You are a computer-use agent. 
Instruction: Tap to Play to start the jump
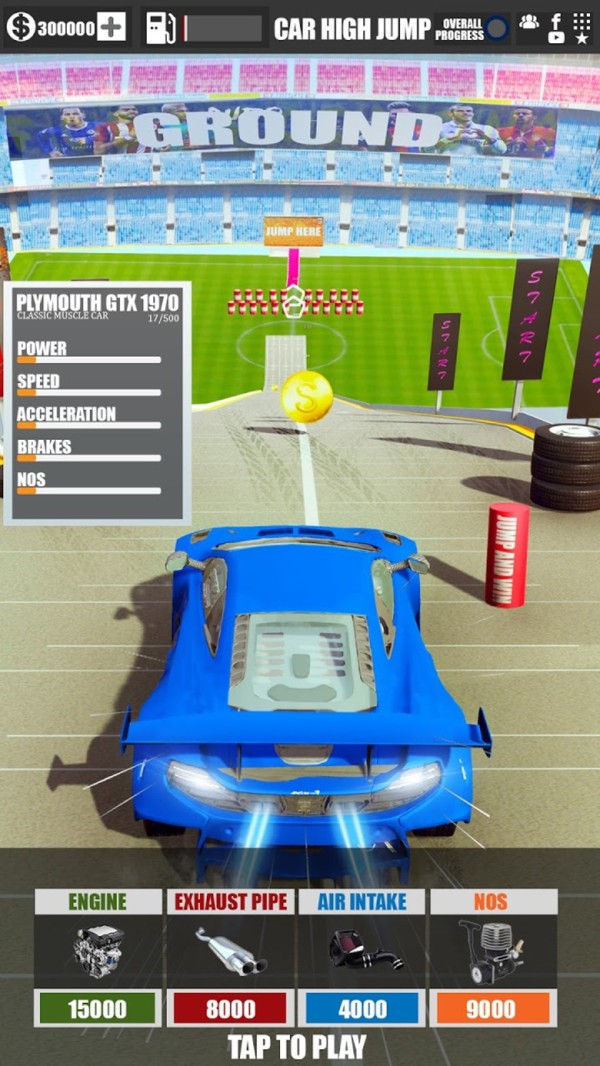[x=297, y=1047]
